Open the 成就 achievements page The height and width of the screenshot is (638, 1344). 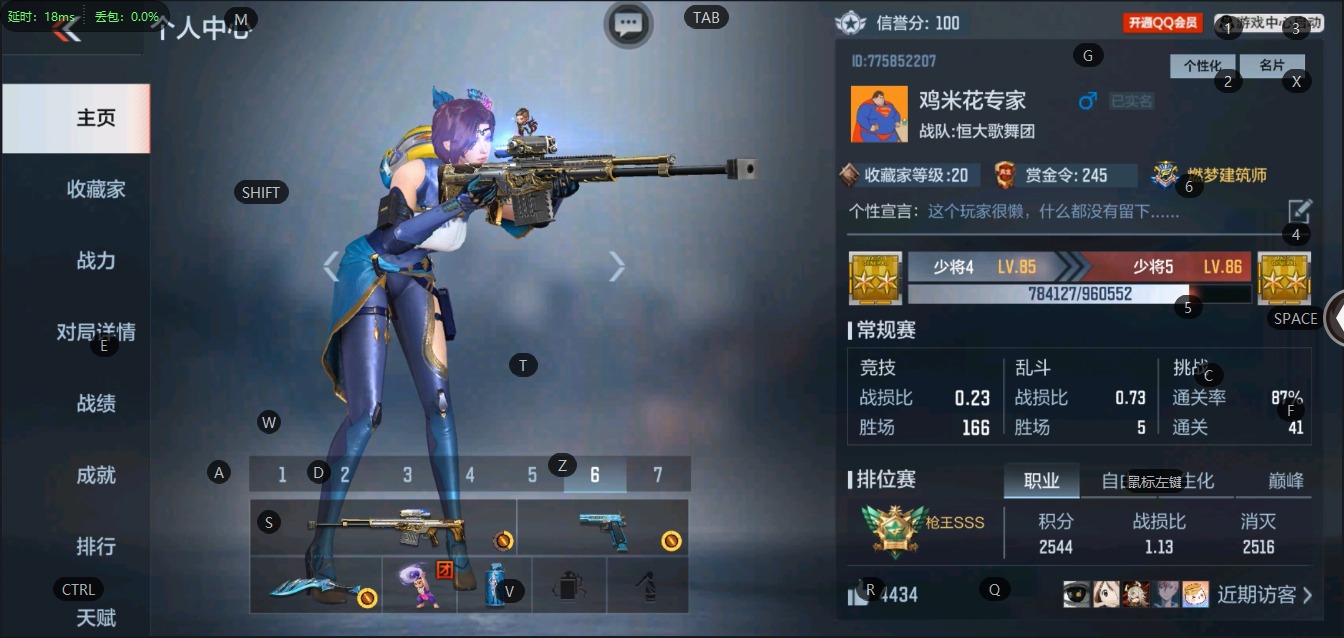click(x=96, y=475)
